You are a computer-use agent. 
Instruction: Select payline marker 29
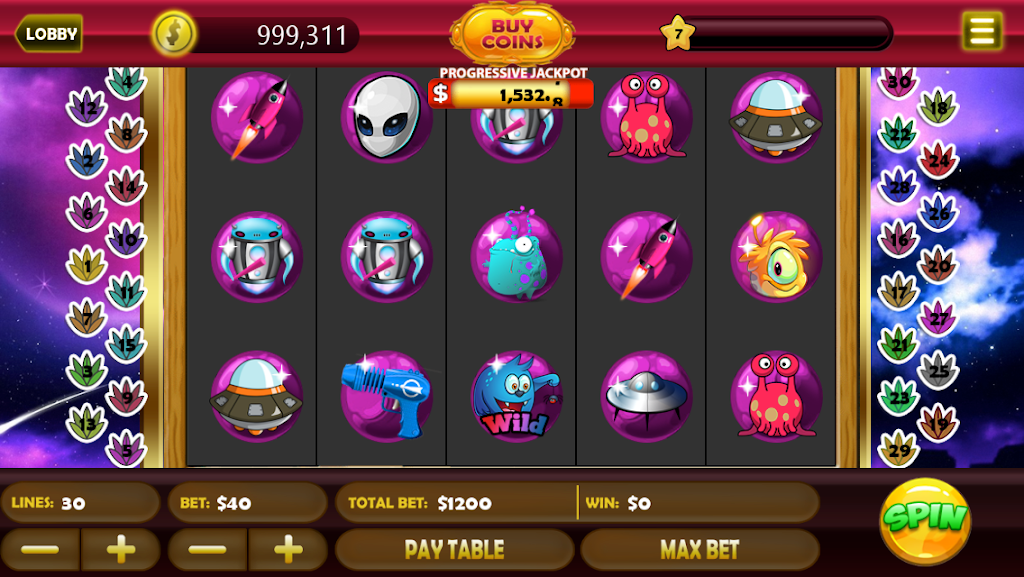coord(898,449)
